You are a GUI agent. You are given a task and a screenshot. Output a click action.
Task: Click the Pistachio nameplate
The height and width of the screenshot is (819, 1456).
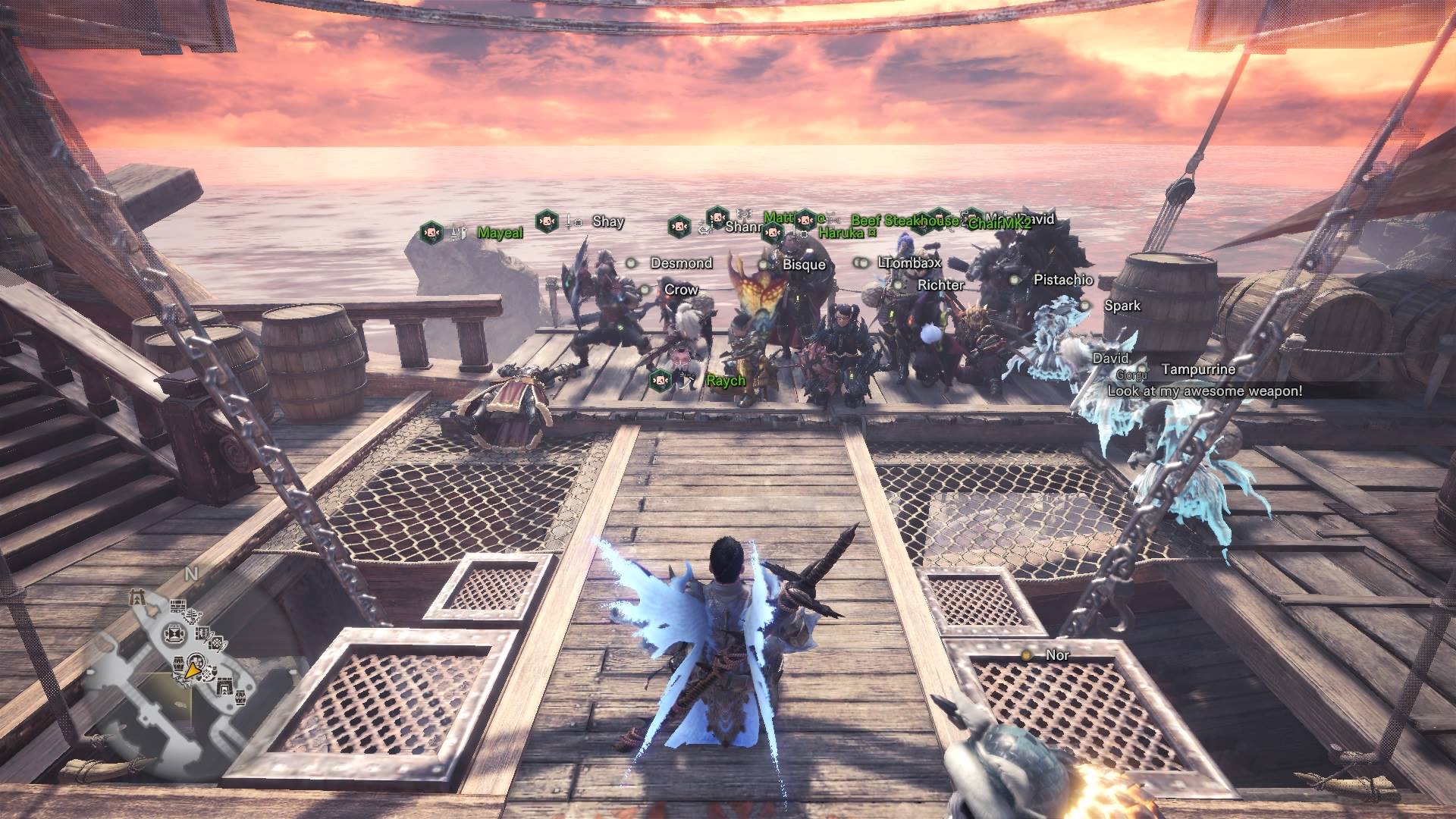coord(1063,280)
